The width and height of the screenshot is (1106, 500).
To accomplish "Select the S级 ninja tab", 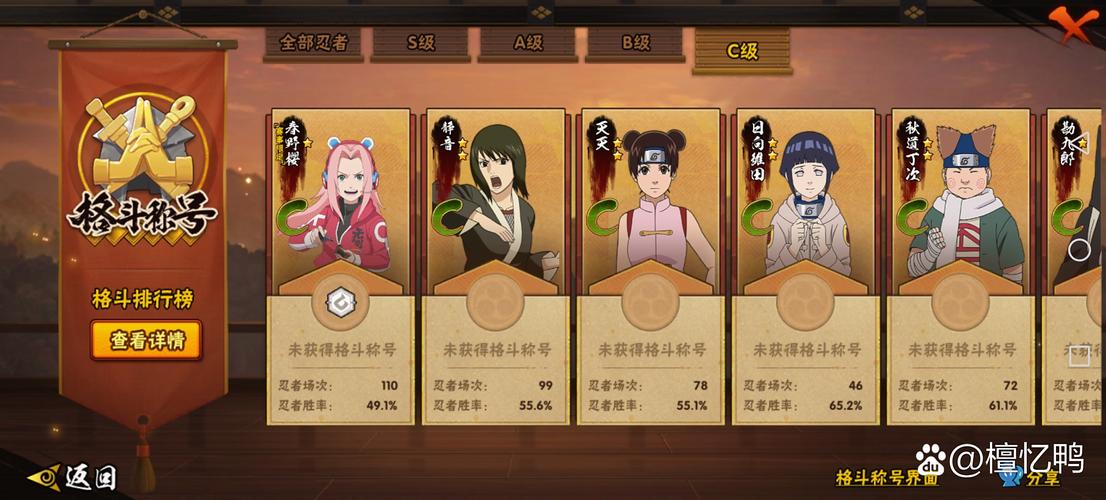I will coord(420,44).
